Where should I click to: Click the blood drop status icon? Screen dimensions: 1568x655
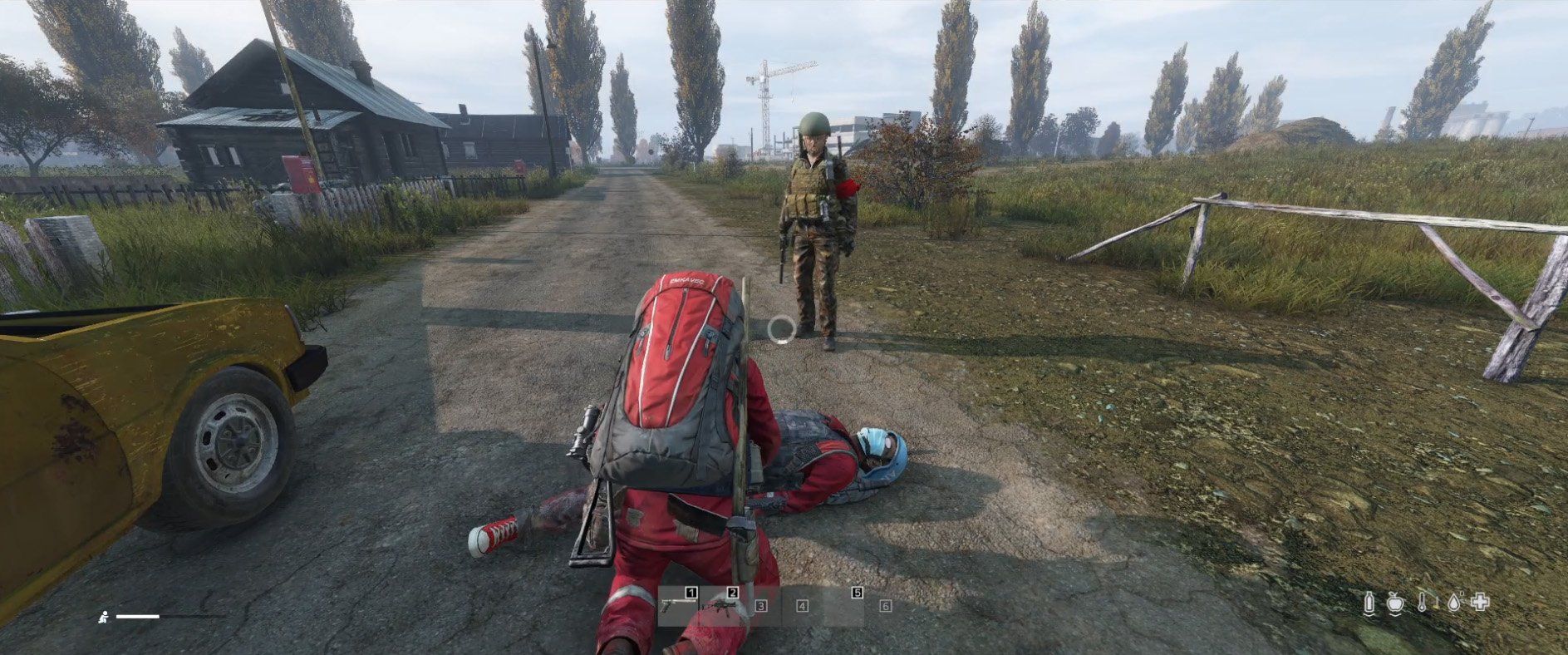tap(1454, 603)
